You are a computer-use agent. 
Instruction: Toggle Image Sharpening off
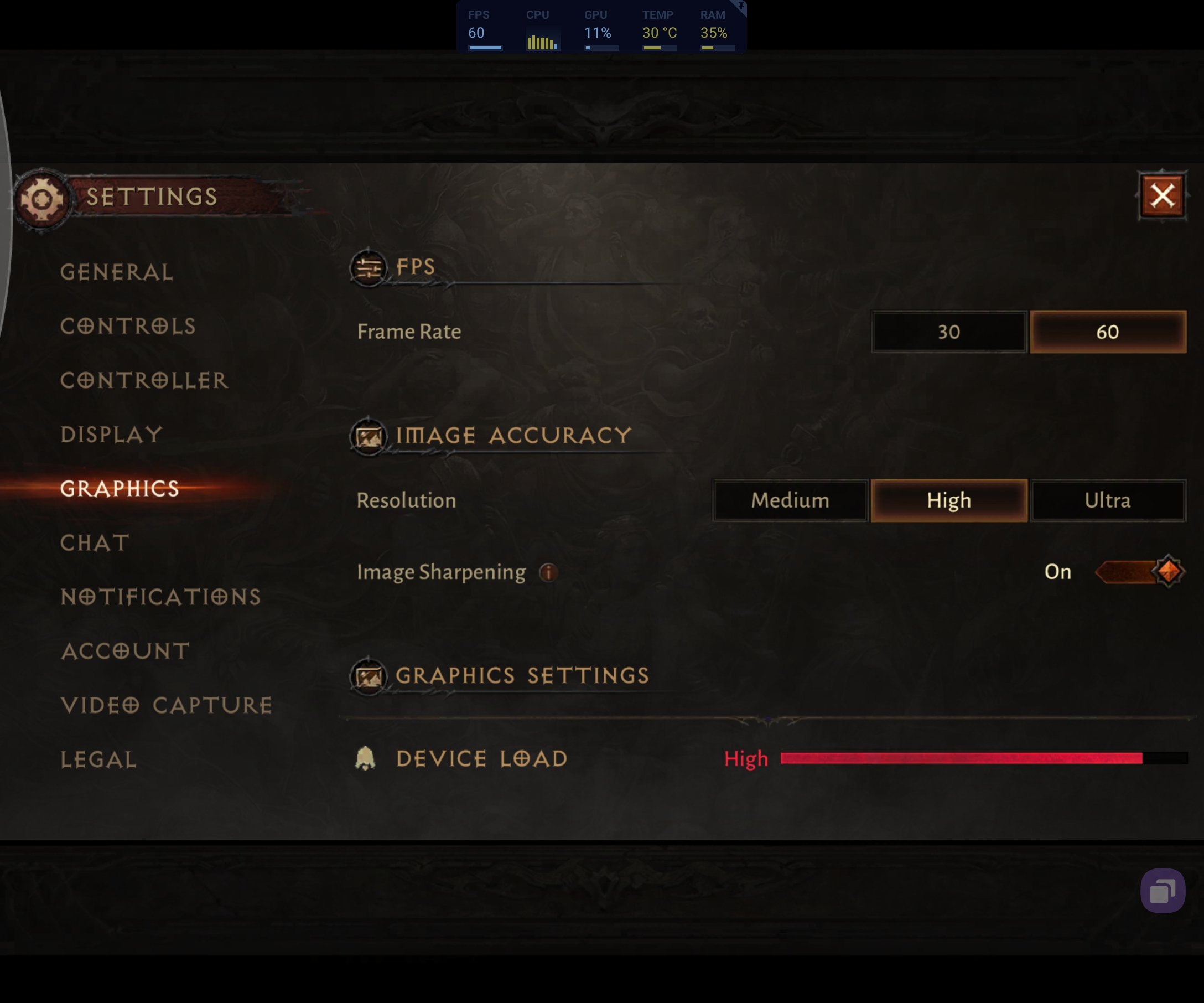(1140, 571)
